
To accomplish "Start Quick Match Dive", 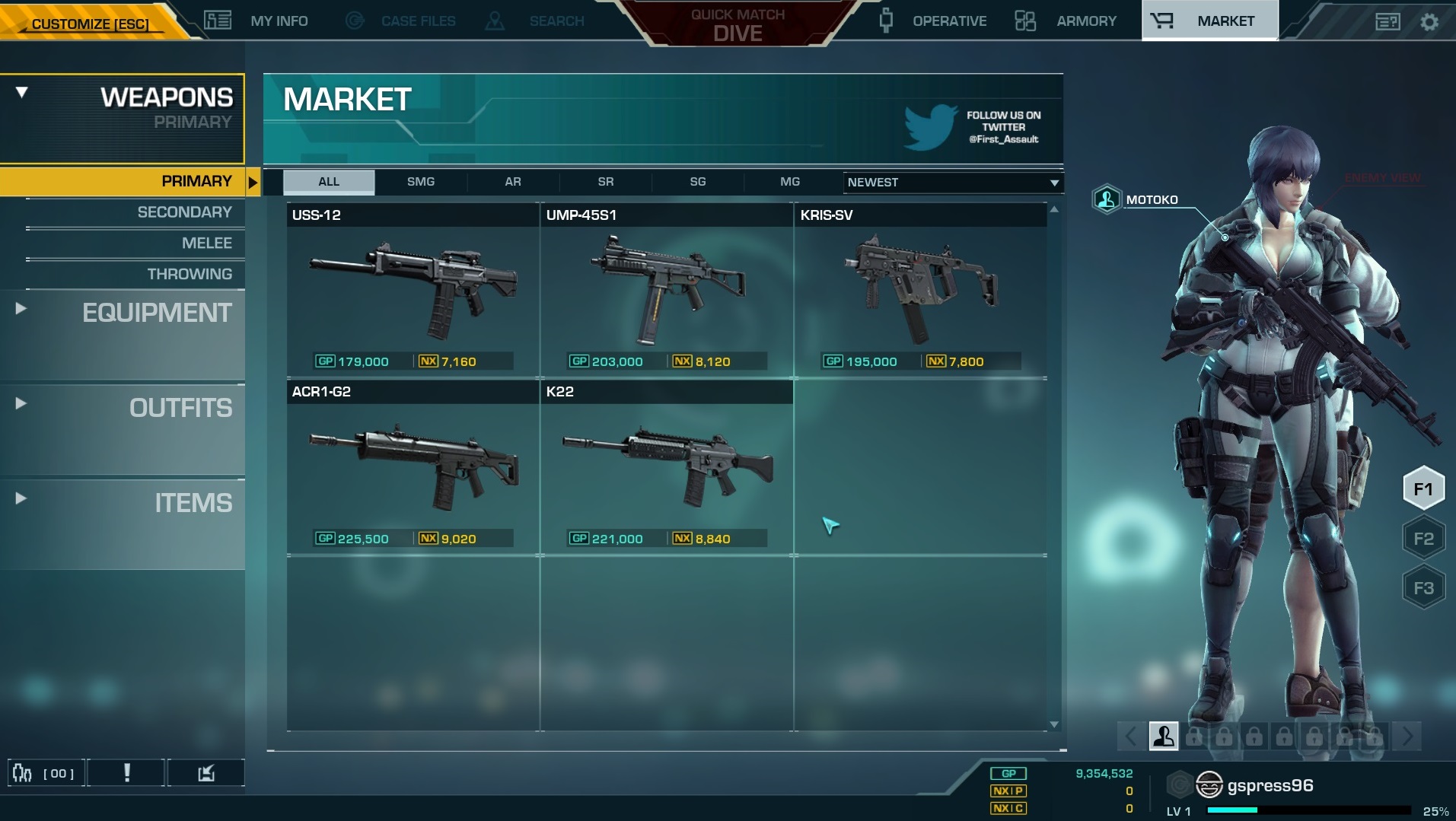I will point(738,25).
